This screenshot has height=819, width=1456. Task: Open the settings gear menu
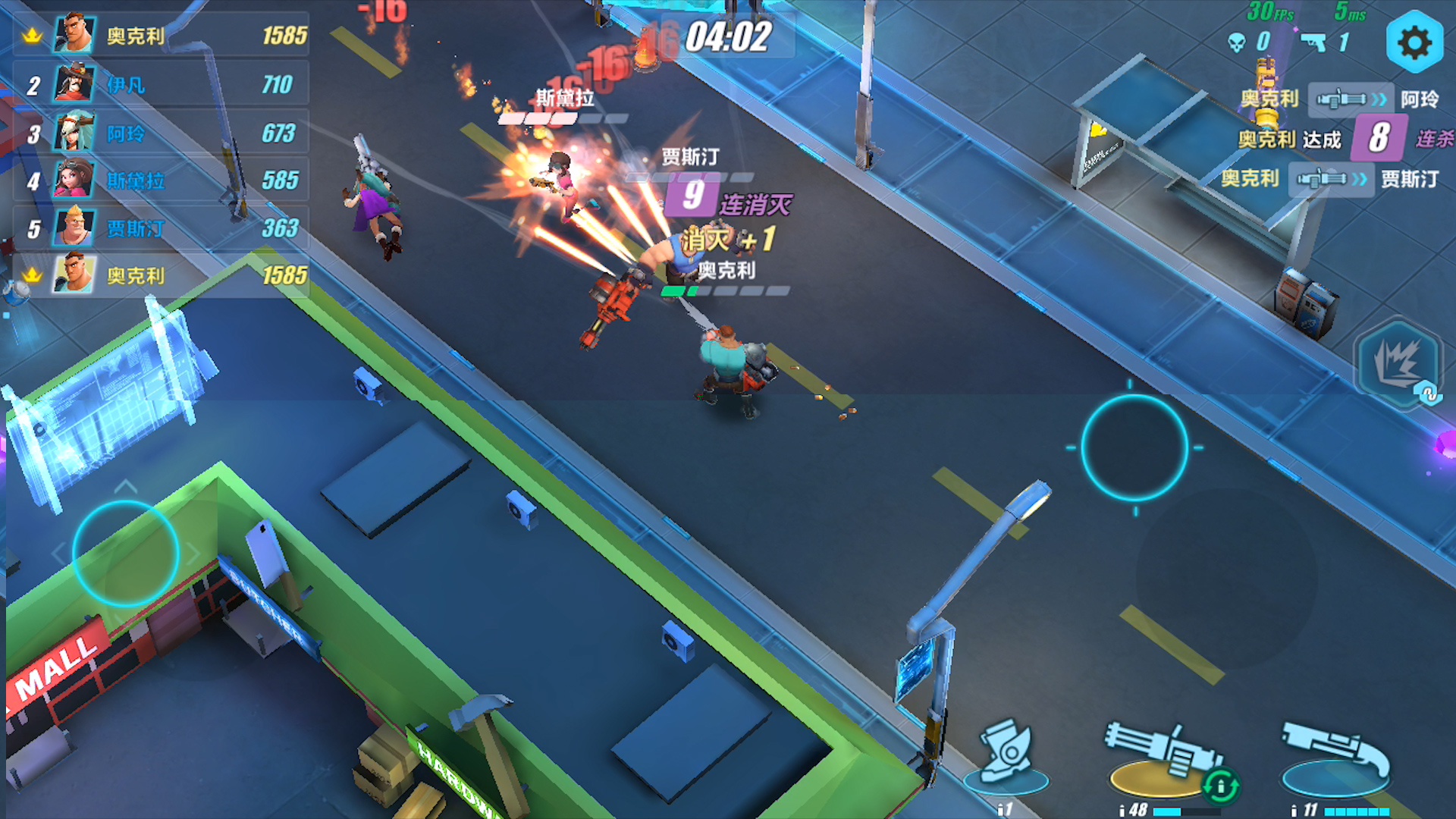(1414, 42)
